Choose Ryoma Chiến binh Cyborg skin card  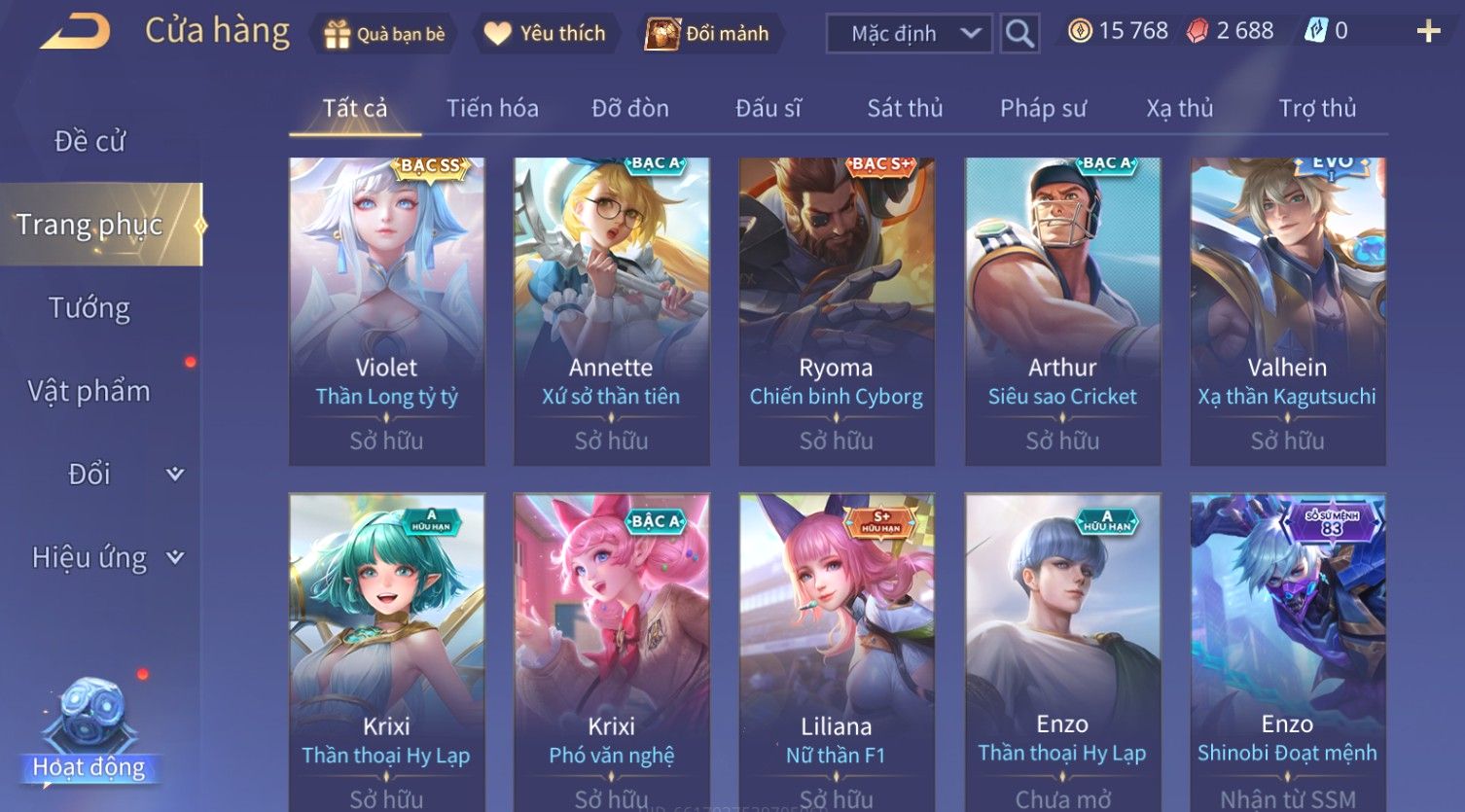tap(837, 311)
